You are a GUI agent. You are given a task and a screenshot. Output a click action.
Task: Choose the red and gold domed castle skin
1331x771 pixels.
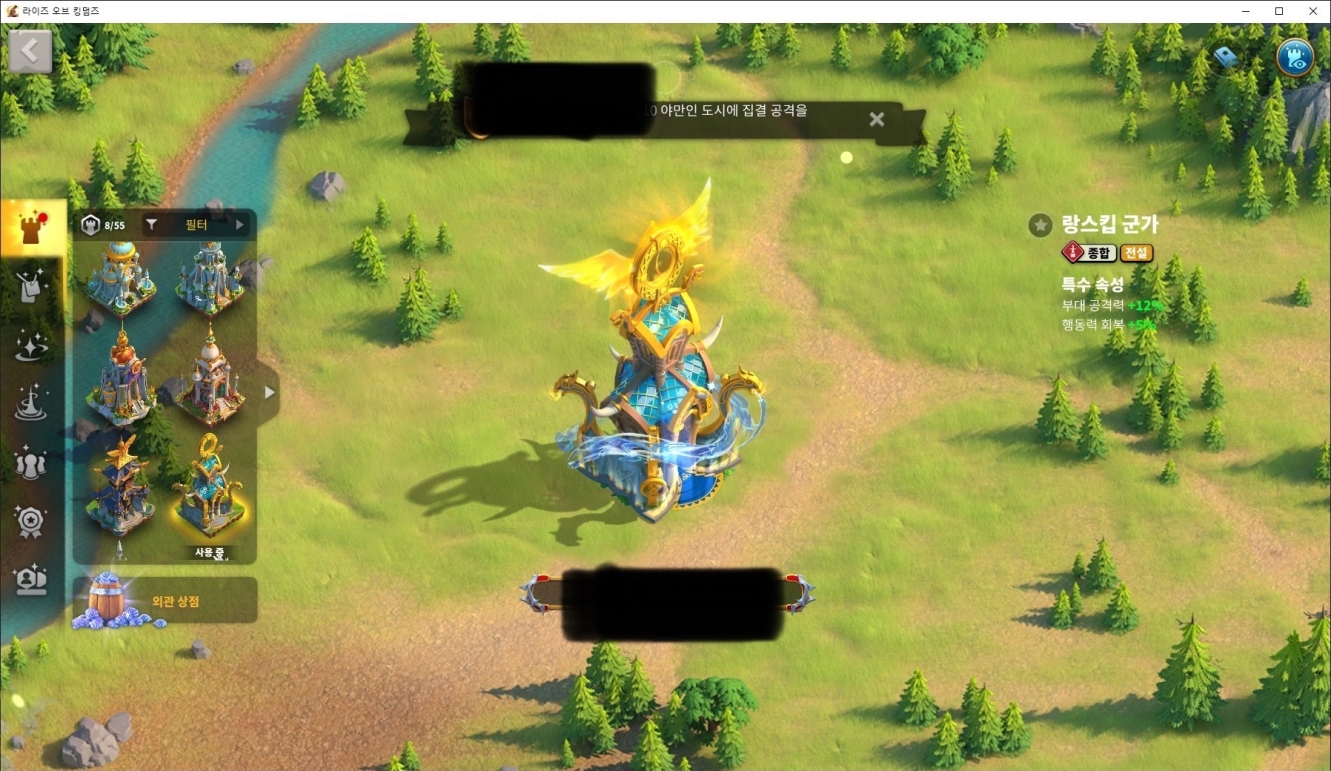[x=120, y=376]
